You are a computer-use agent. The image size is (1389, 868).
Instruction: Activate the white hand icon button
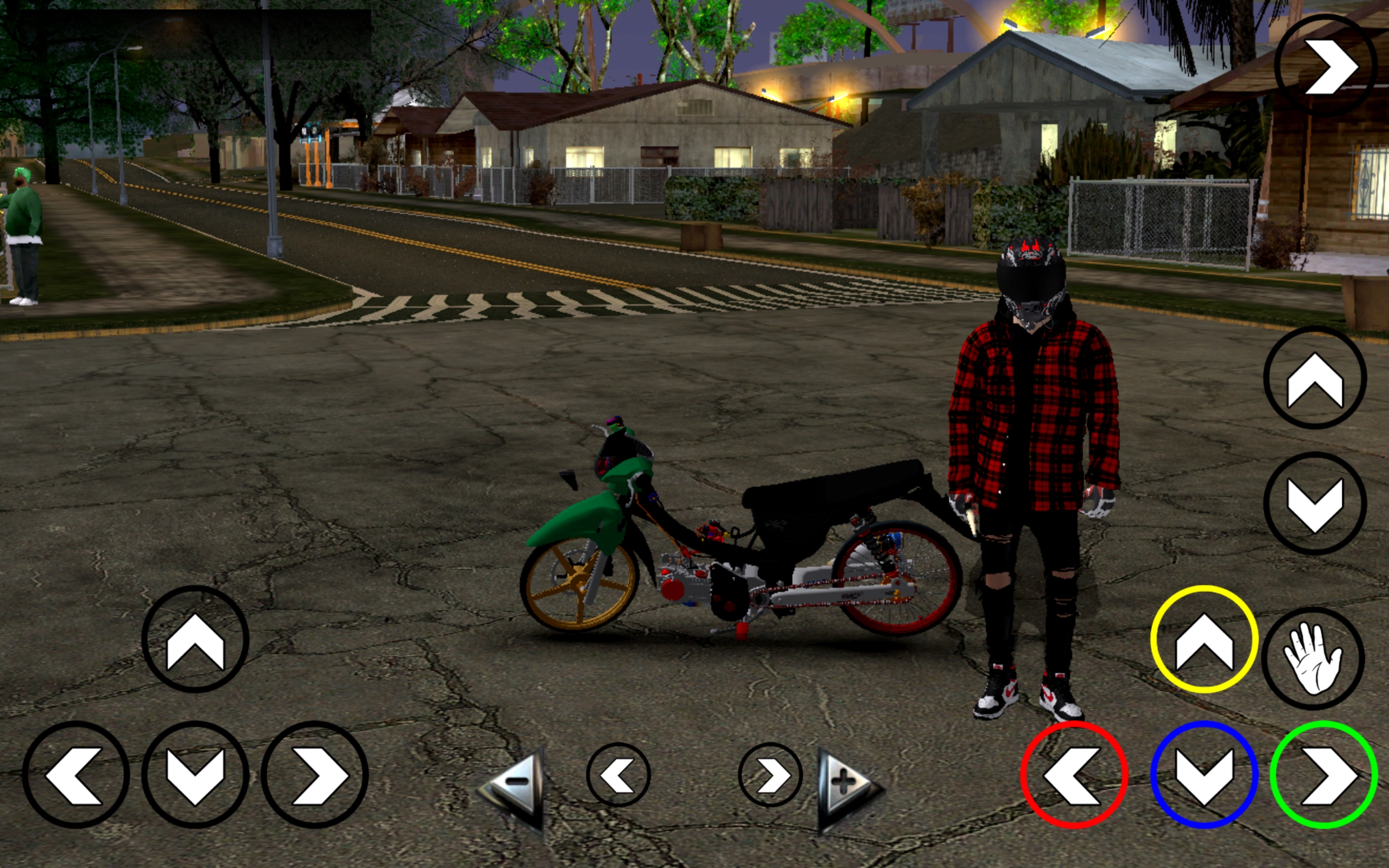[x=1312, y=659]
